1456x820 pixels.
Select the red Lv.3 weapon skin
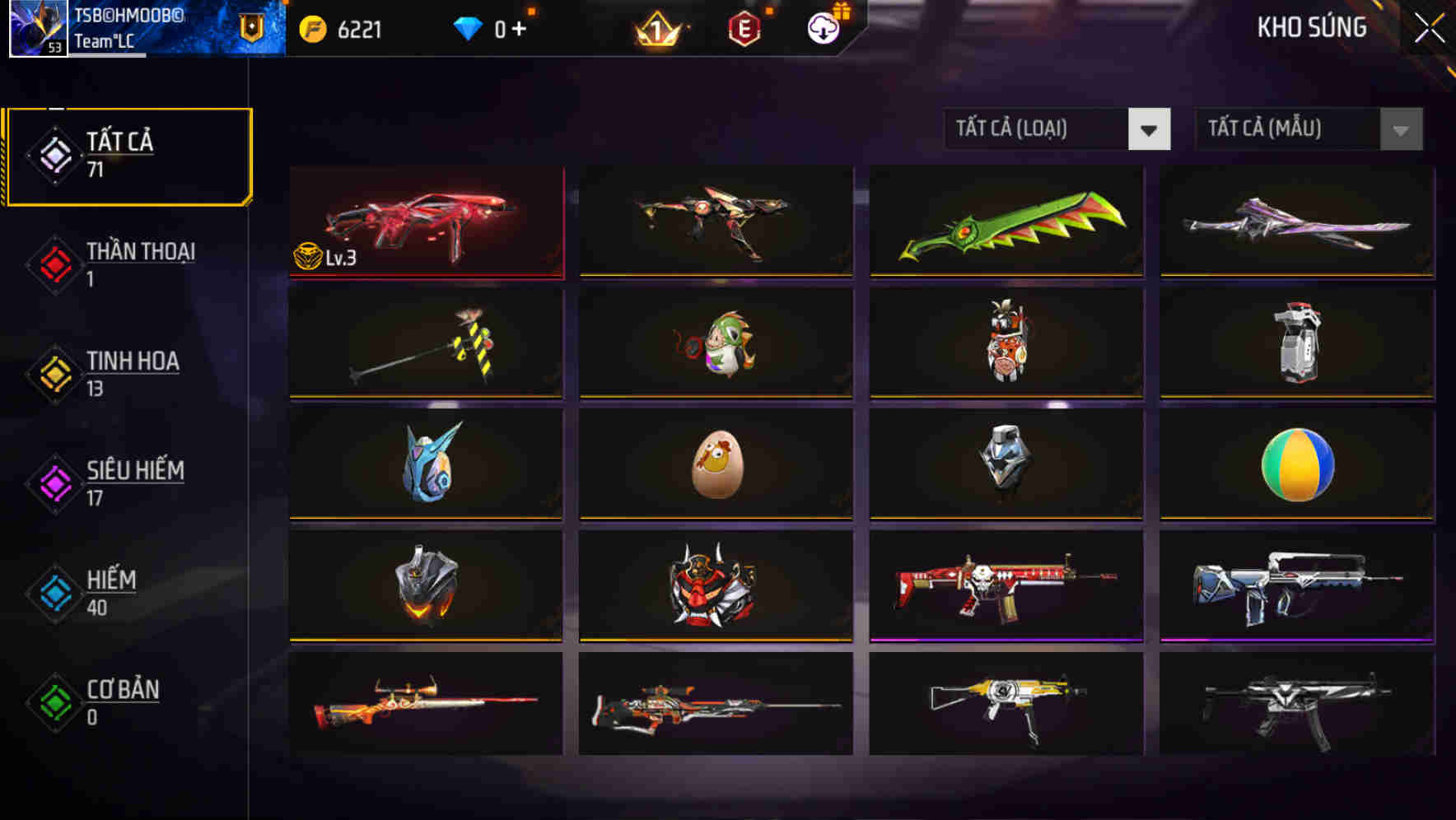425,222
